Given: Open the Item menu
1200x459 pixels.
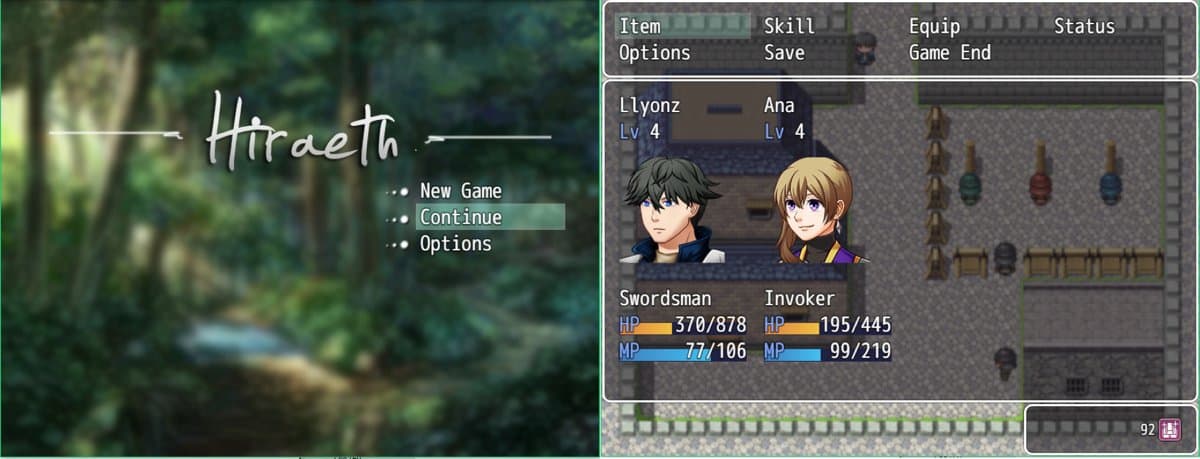Looking at the screenshot, I should [x=640, y=27].
